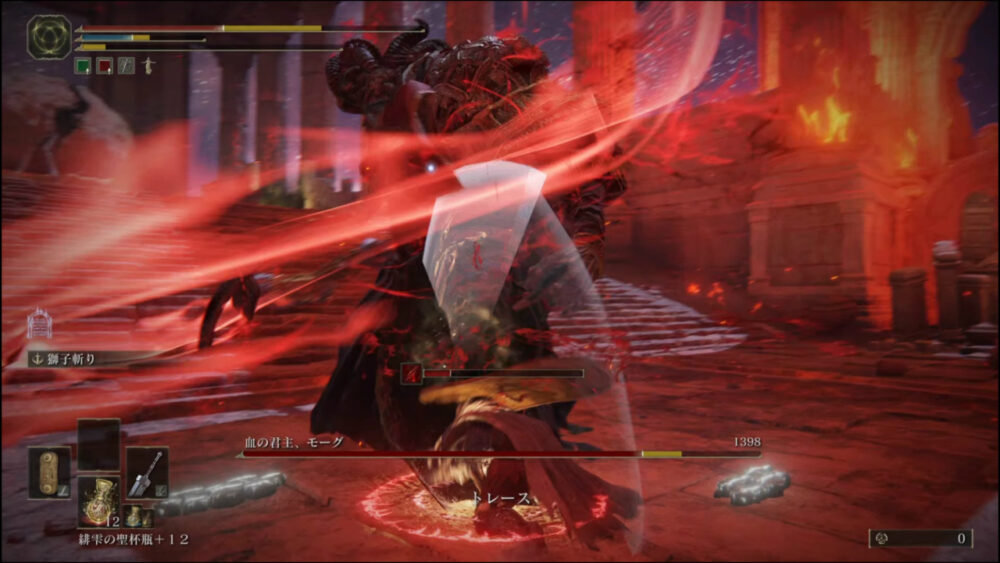
Task: Click the glowing rune emblem beside the health bar
Action: 48,36
